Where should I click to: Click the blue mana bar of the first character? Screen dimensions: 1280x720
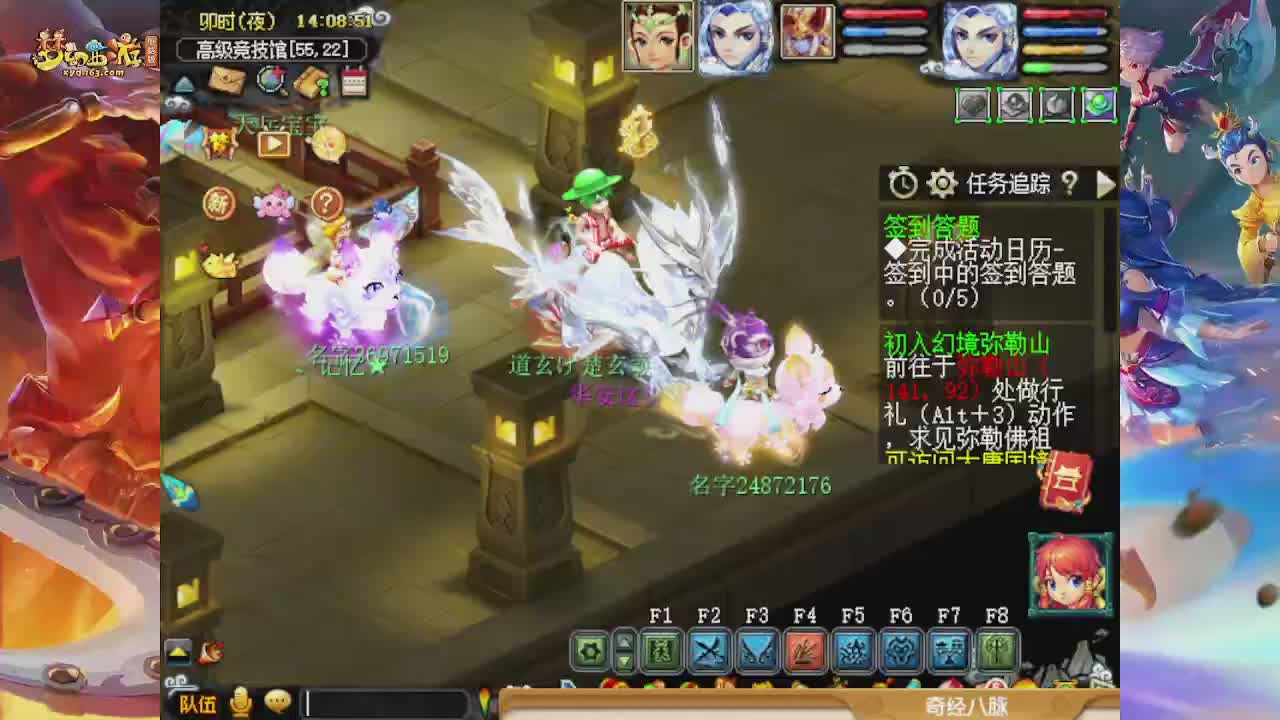click(x=885, y=32)
